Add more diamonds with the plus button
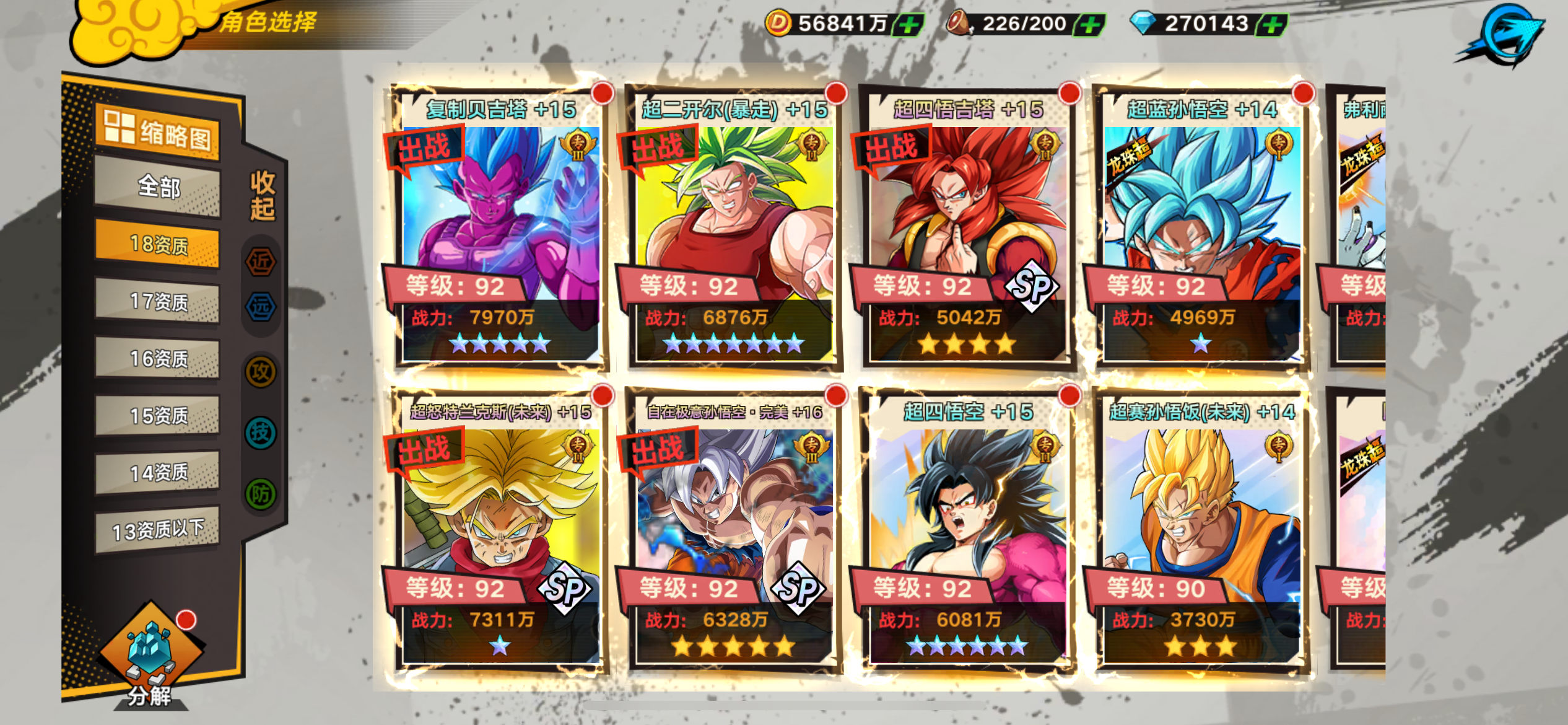The image size is (1568, 725). pyautogui.click(x=1272, y=25)
